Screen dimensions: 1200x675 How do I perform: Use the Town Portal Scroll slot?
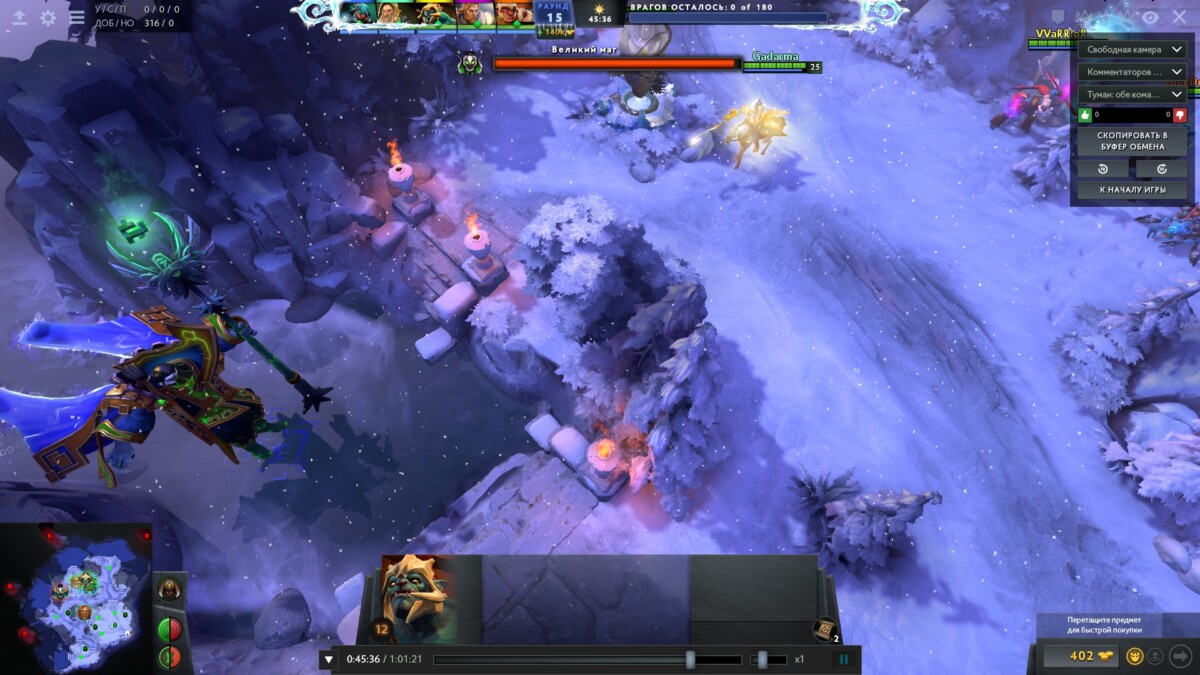825,629
